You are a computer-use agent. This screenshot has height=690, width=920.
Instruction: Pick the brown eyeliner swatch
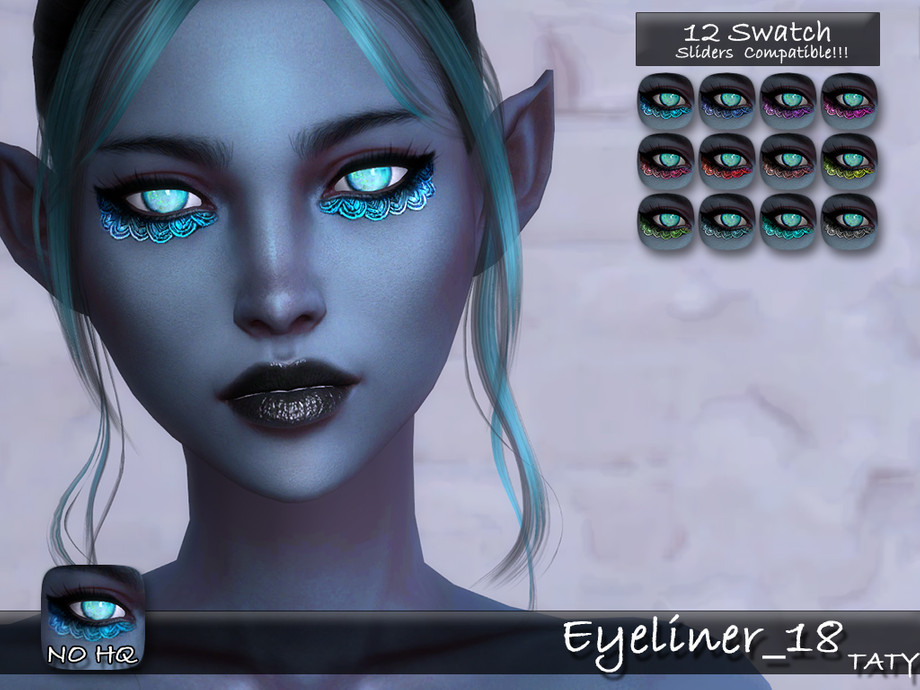pos(787,160)
